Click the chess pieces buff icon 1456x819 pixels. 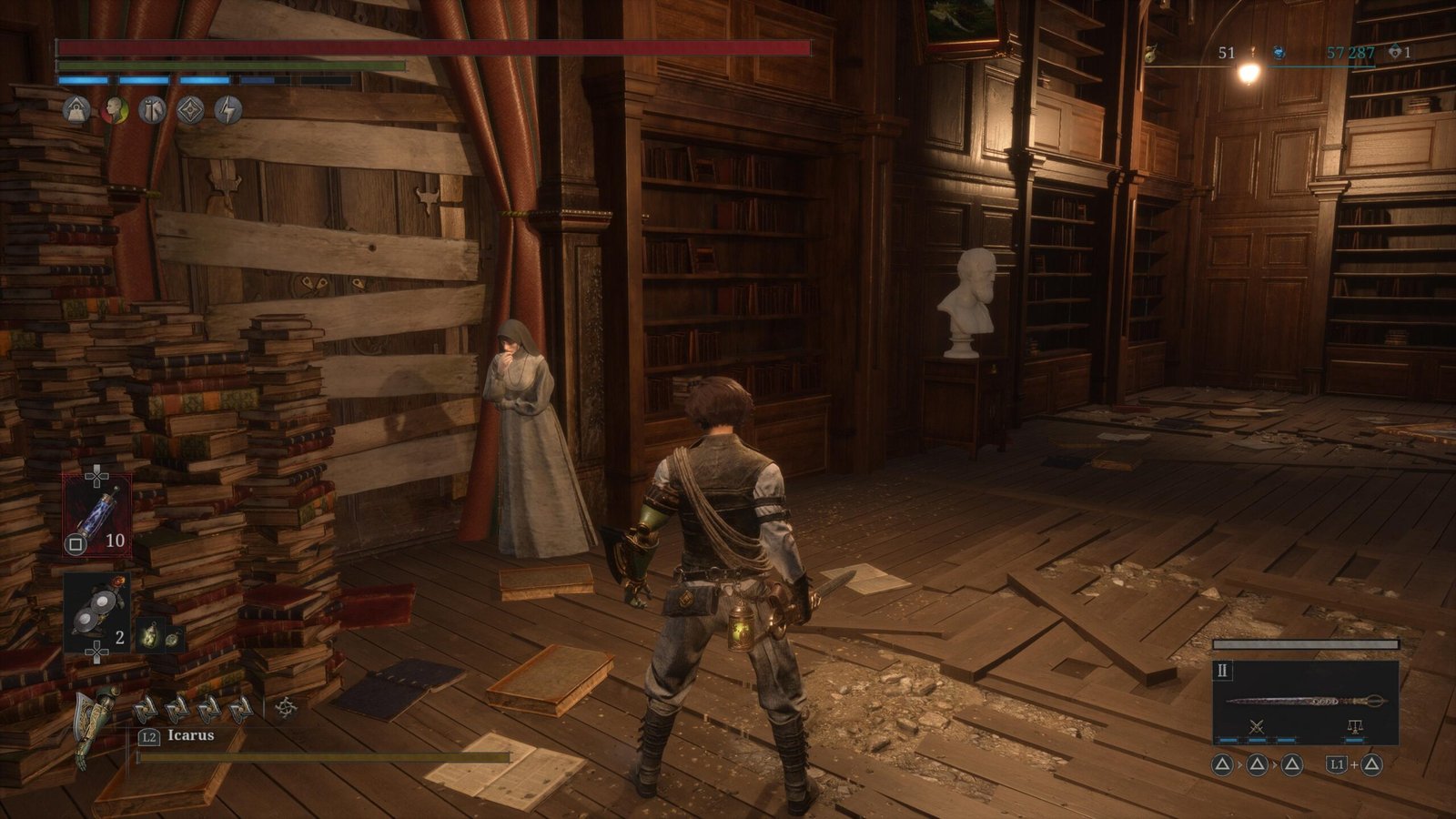point(152,110)
